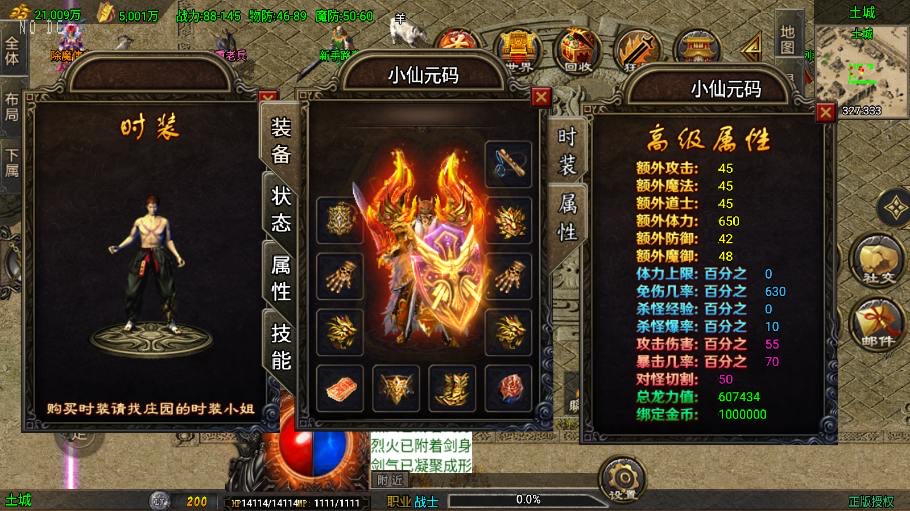Viewport: 910px width, 511px height.
Task: Close the 高级属性 attributes panel
Action: pyautogui.click(x=825, y=112)
